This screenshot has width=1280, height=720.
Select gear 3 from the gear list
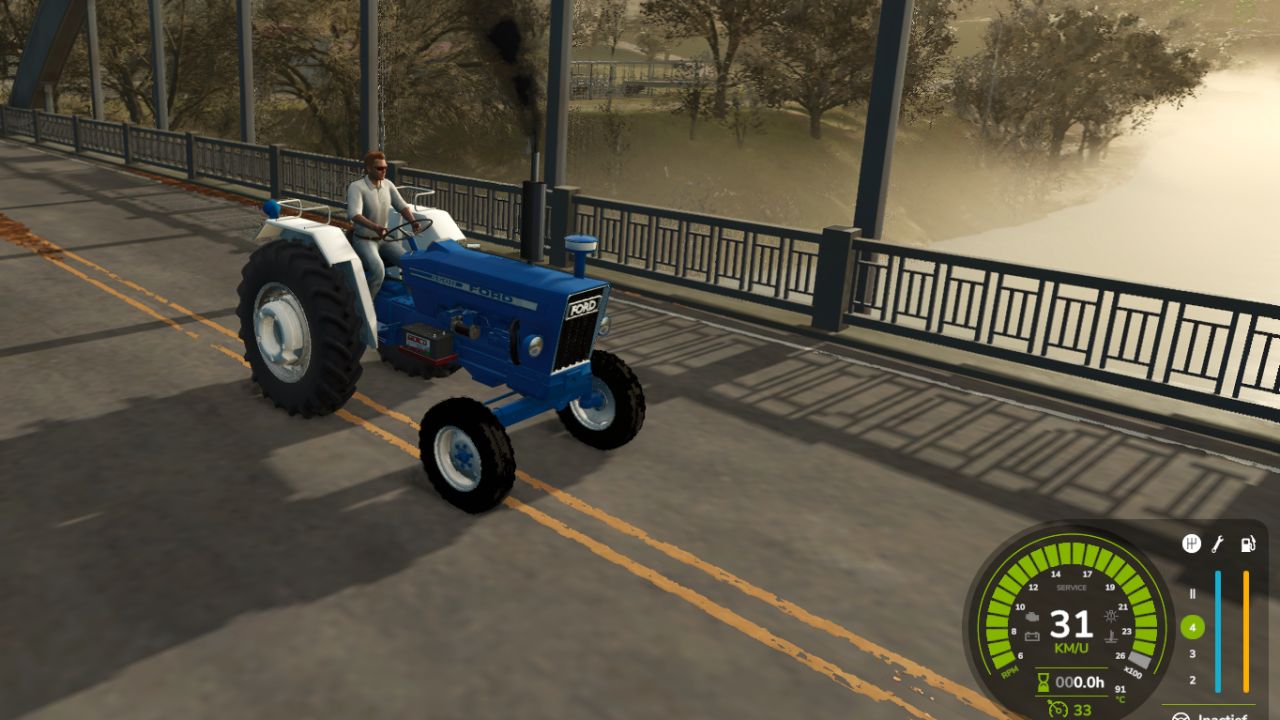(x=1192, y=653)
